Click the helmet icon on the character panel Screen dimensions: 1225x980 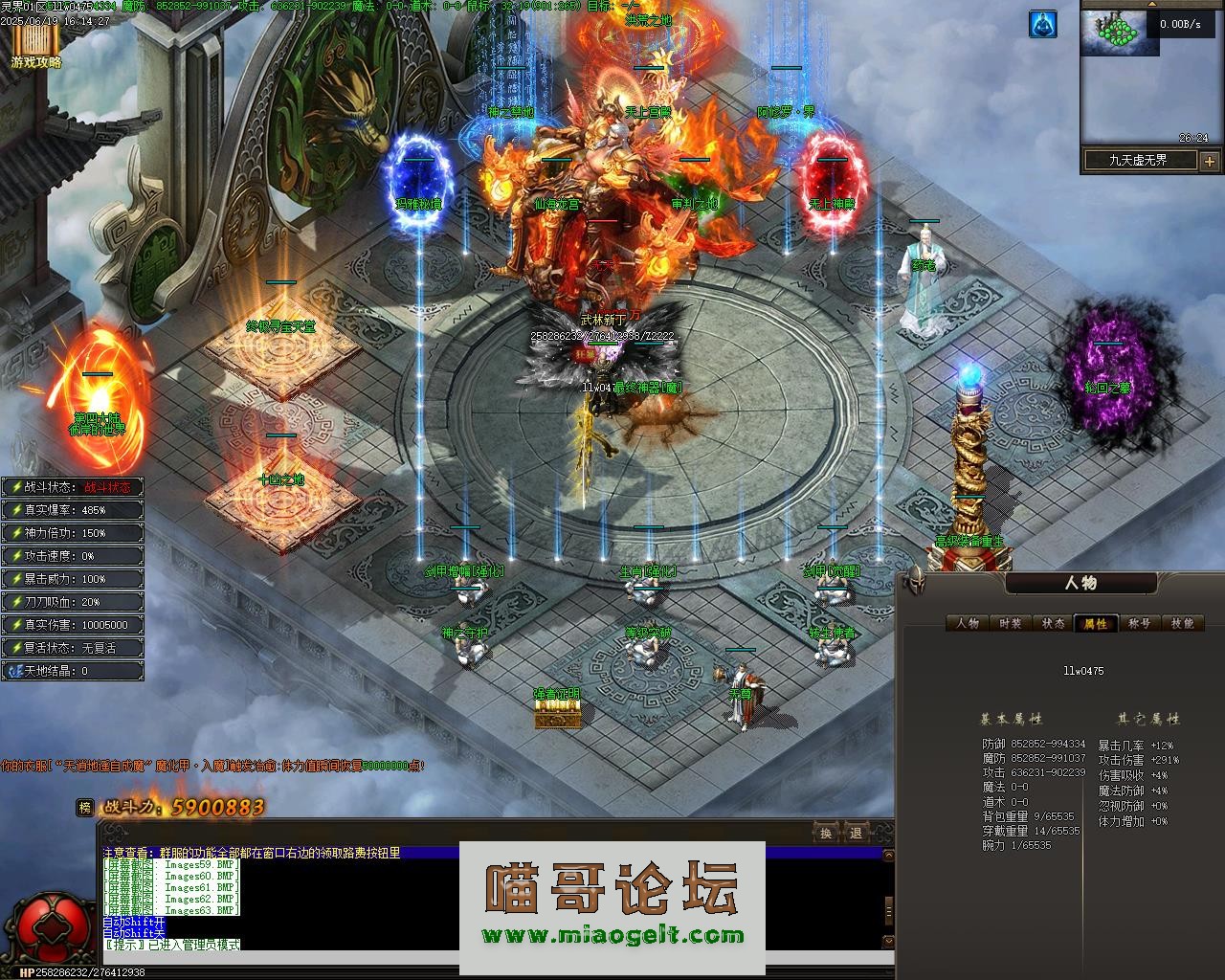click(916, 580)
